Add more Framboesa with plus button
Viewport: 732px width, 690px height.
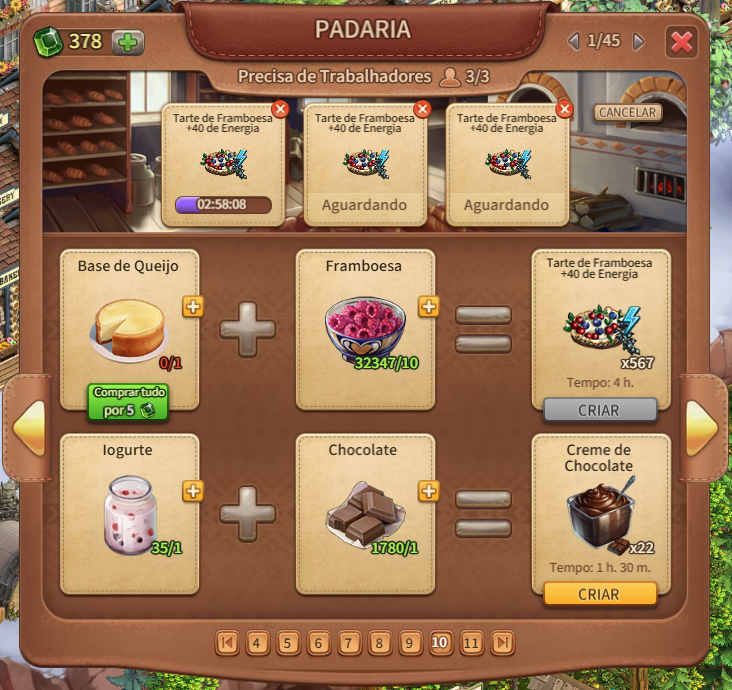pyautogui.click(x=429, y=307)
